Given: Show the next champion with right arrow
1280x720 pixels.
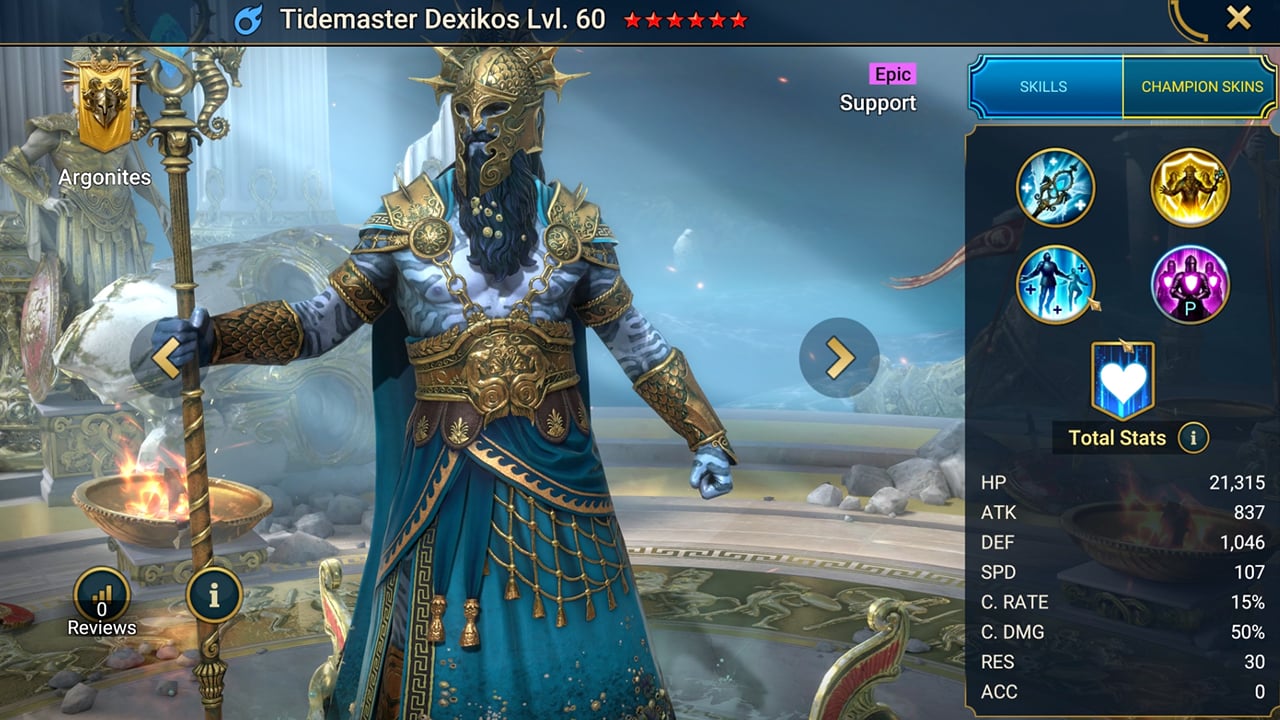Looking at the screenshot, I should [839, 358].
